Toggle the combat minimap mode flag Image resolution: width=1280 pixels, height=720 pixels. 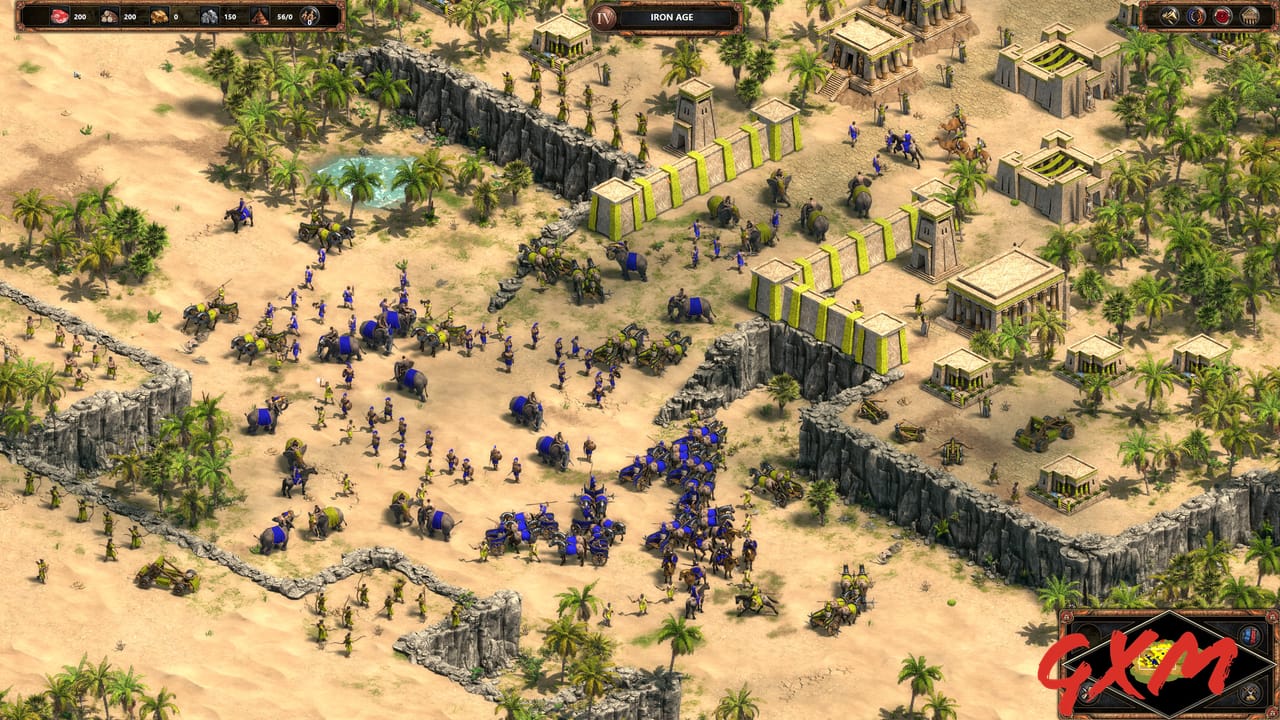(x=1248, y=694)
